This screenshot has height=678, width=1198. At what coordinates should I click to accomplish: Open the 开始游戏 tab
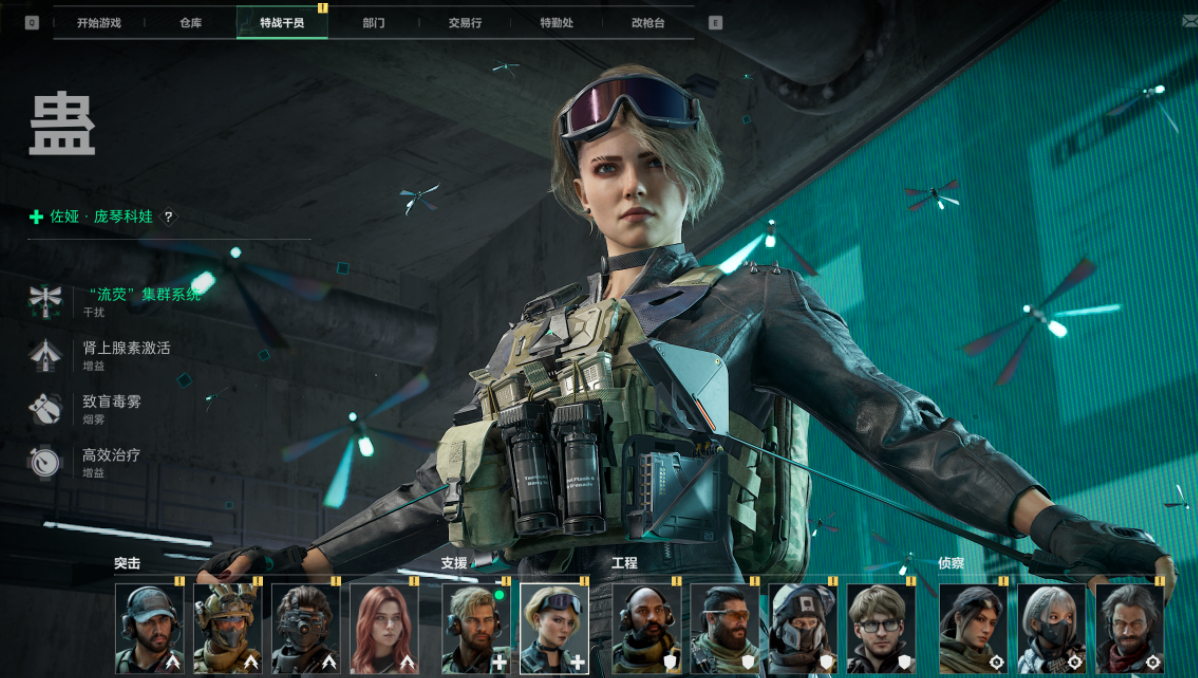click(x=99, y=23)
